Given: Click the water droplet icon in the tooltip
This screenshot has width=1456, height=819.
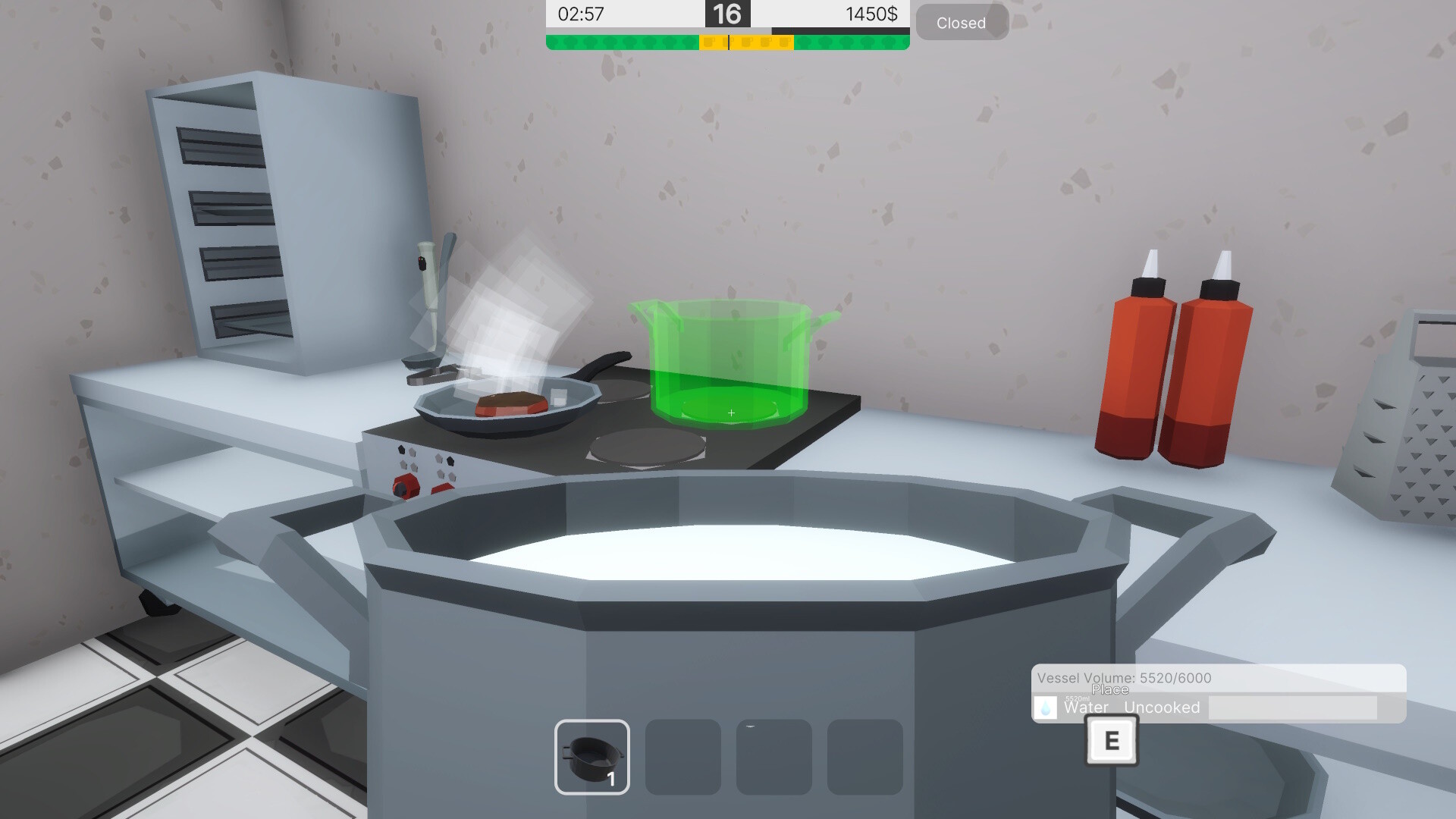Looking at the screenshot, I should pyautogui.click(x=1045, y=708).
